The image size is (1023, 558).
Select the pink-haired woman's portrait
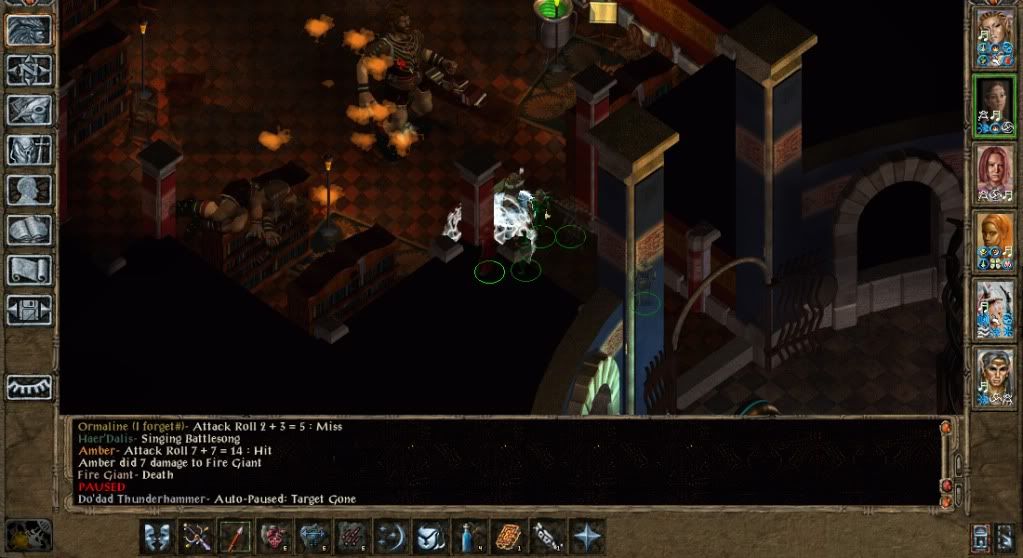[994, 174]
